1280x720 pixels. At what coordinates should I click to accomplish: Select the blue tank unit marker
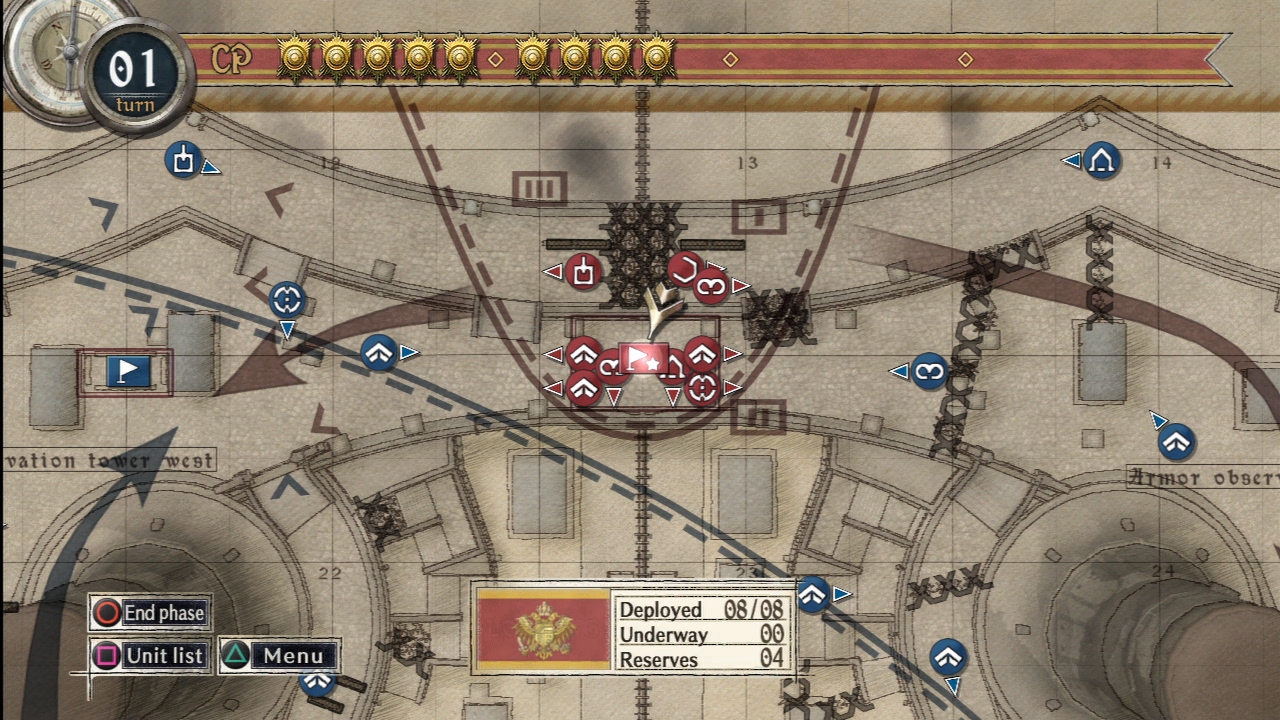click(x=183, y=160)
